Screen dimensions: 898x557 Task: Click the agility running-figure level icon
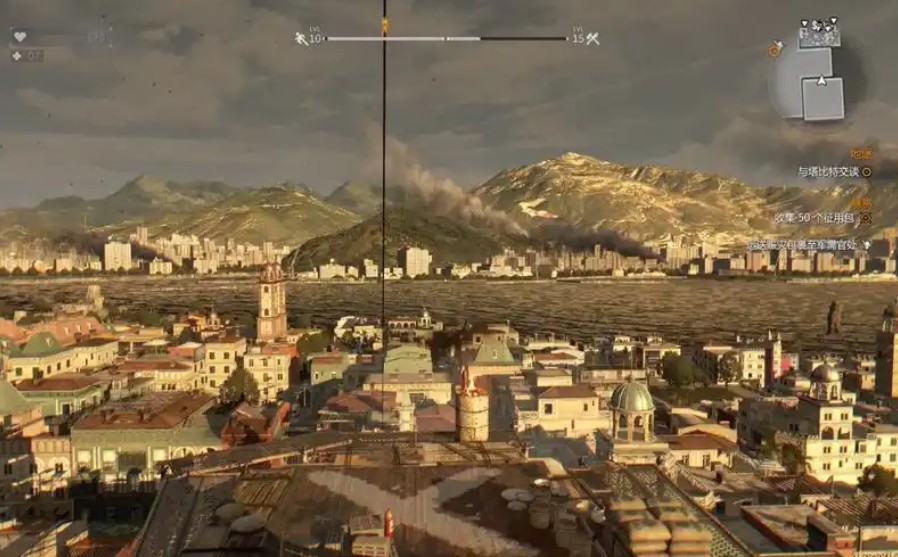point(301,39)
